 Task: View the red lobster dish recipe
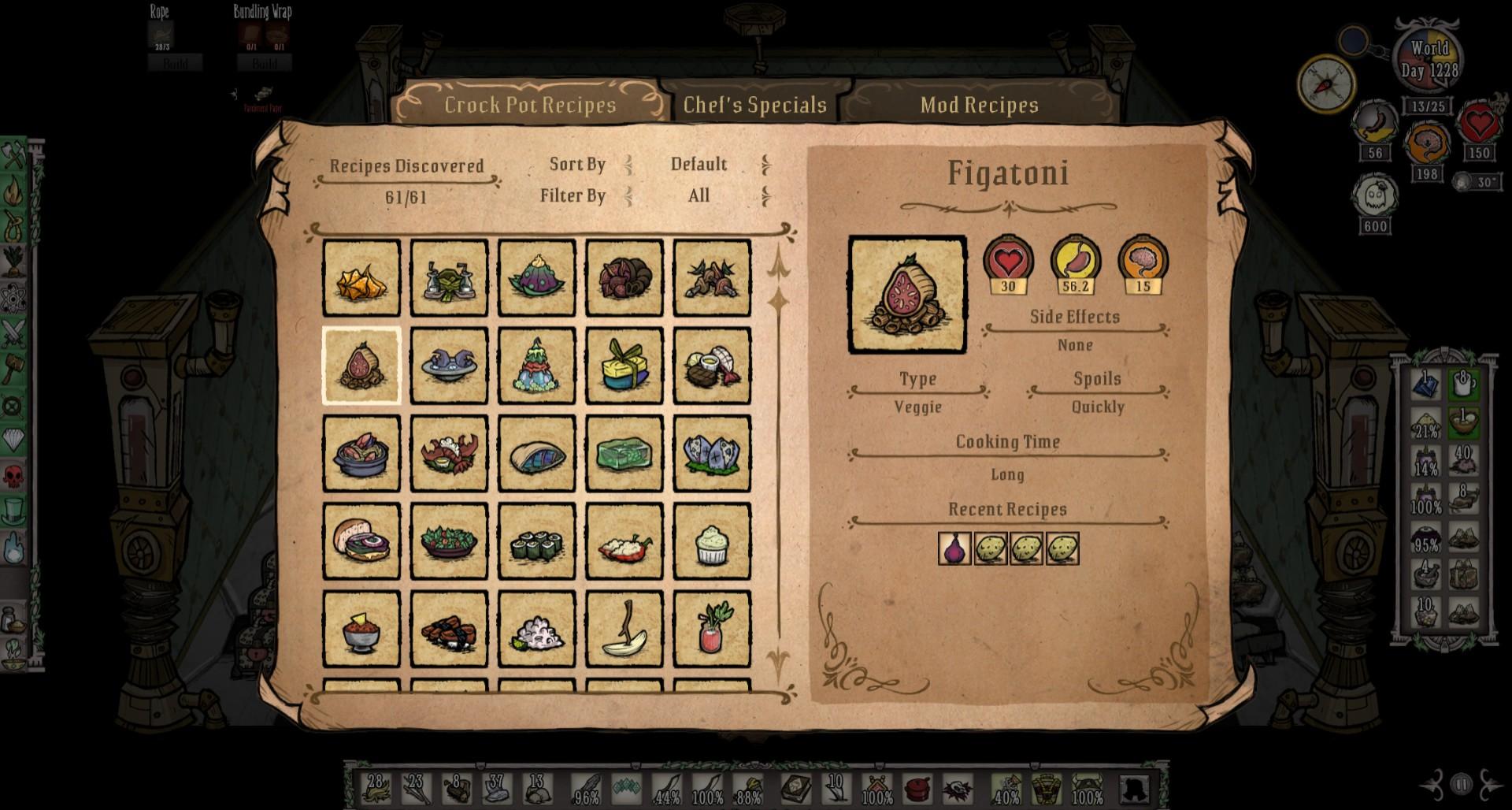pos(449,455)
